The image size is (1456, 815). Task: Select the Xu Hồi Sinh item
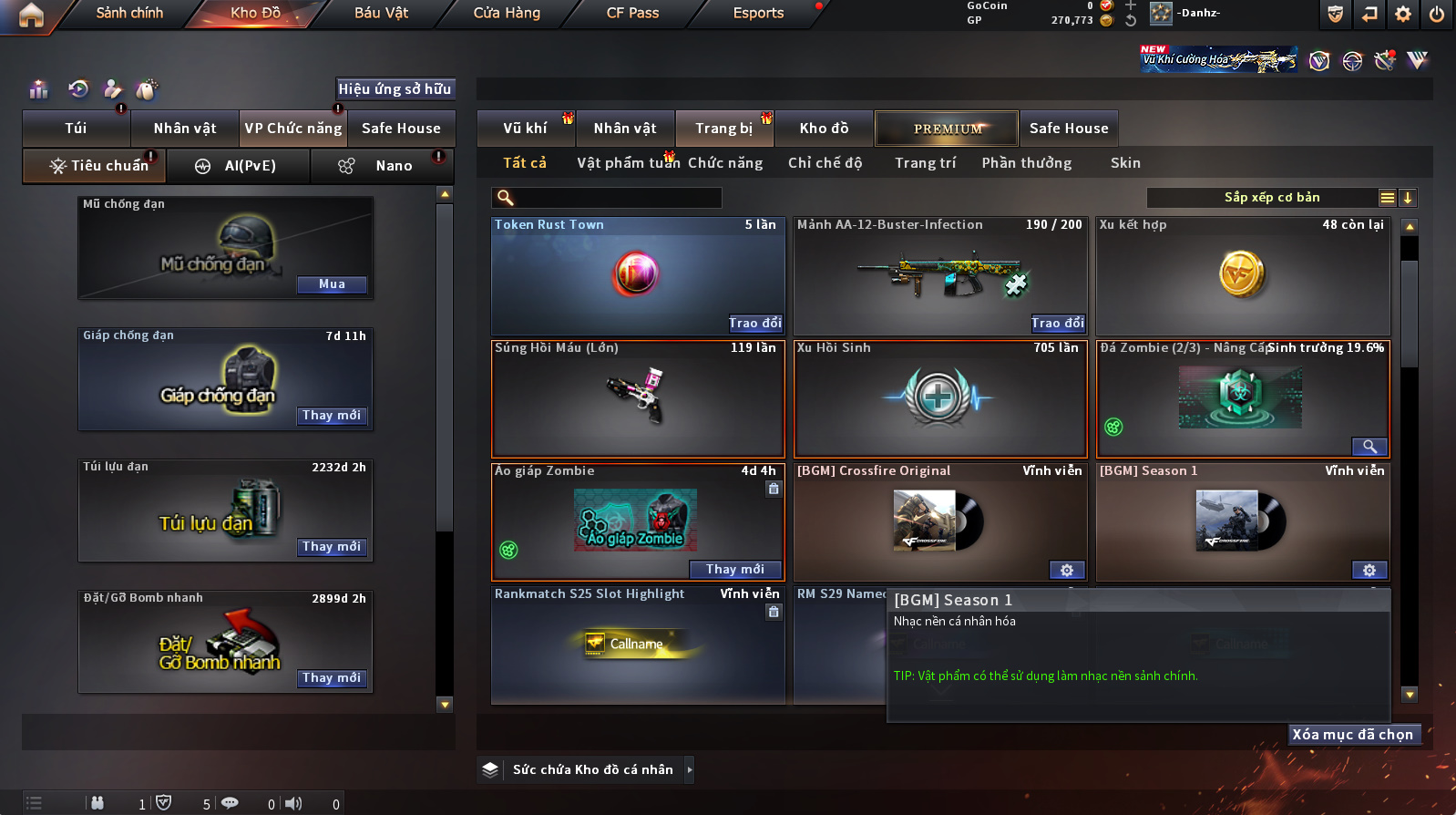[940, 398]
